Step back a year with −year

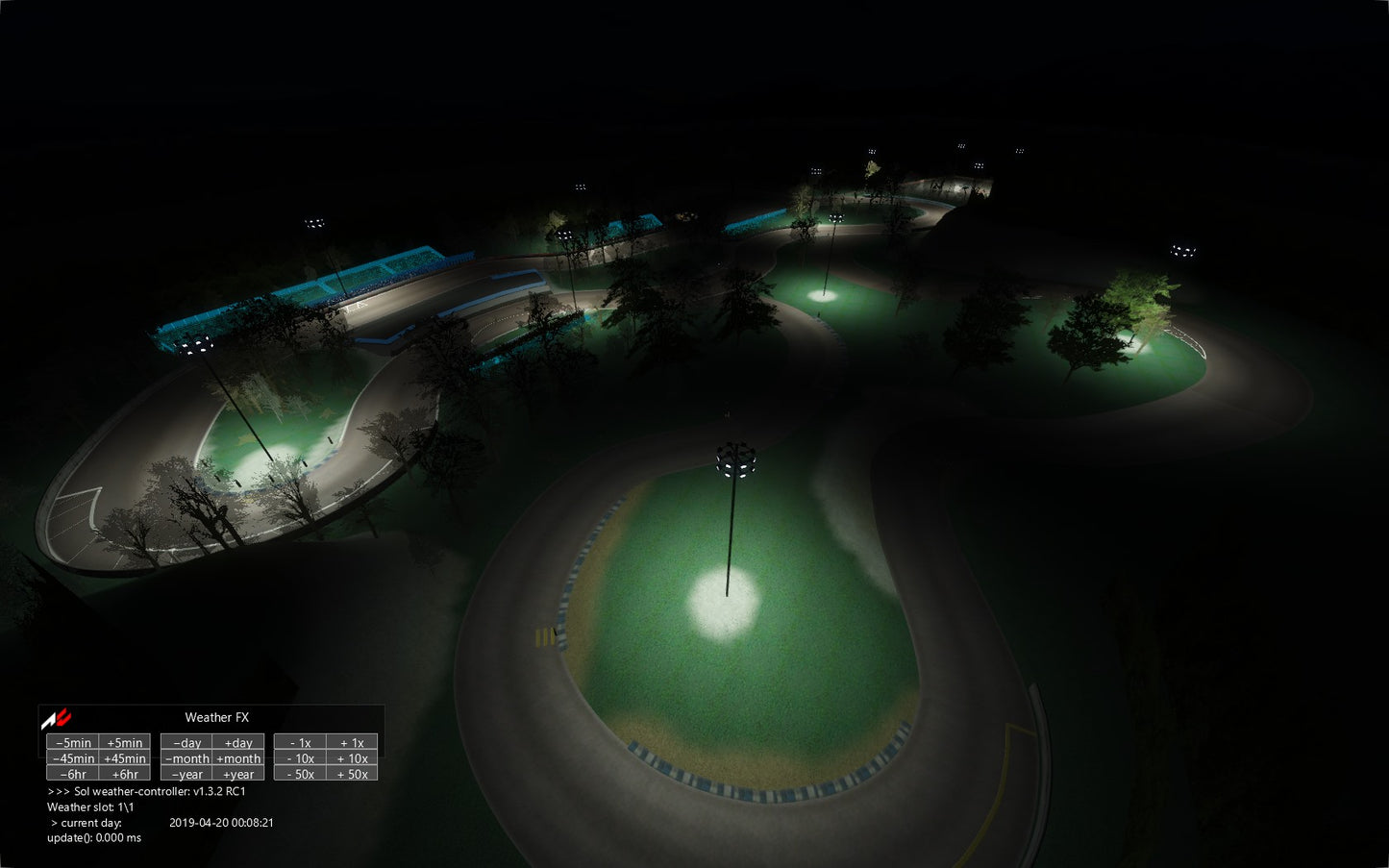[x=186, y=774]
